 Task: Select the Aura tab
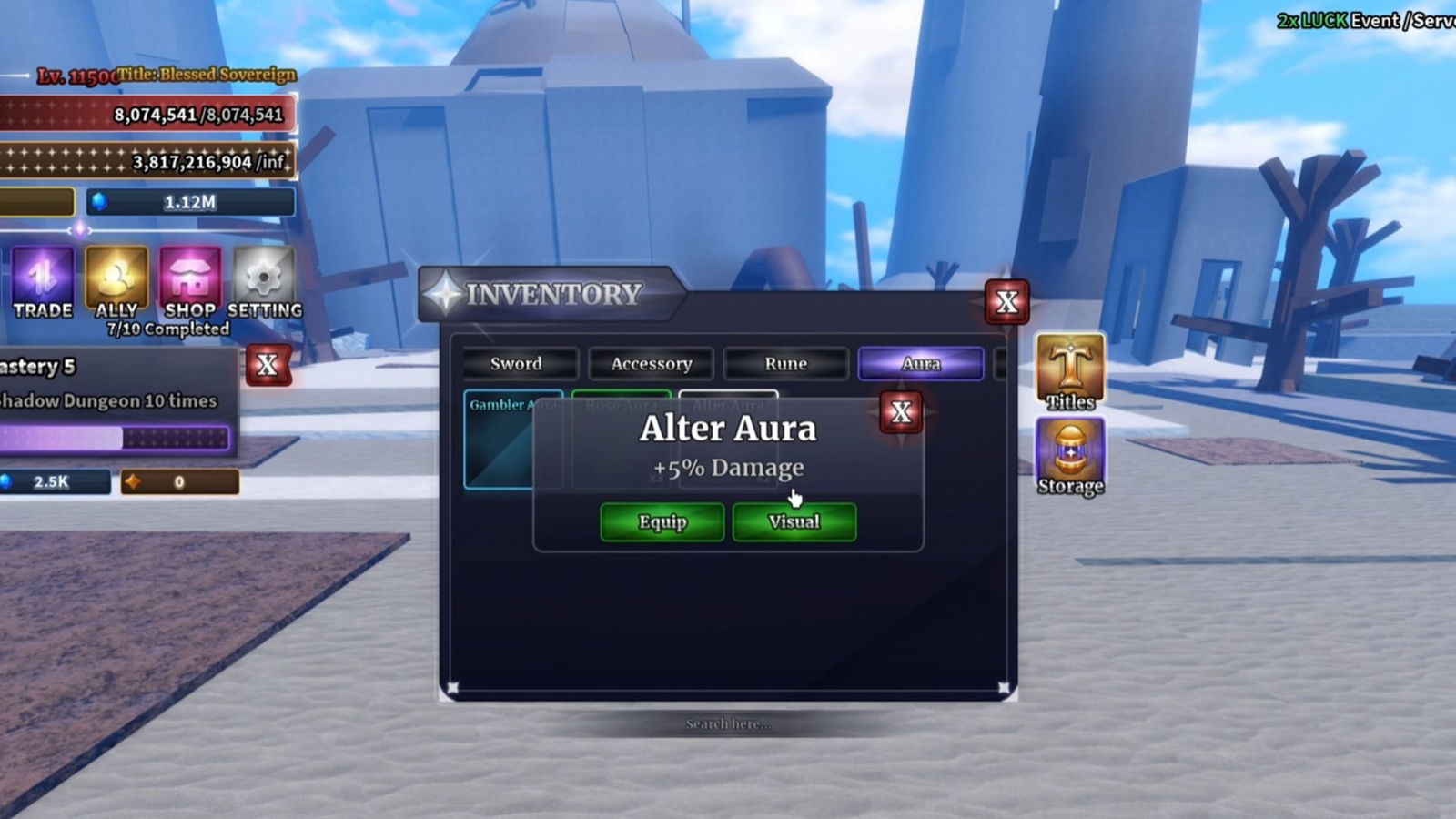[x=920, y=364]
